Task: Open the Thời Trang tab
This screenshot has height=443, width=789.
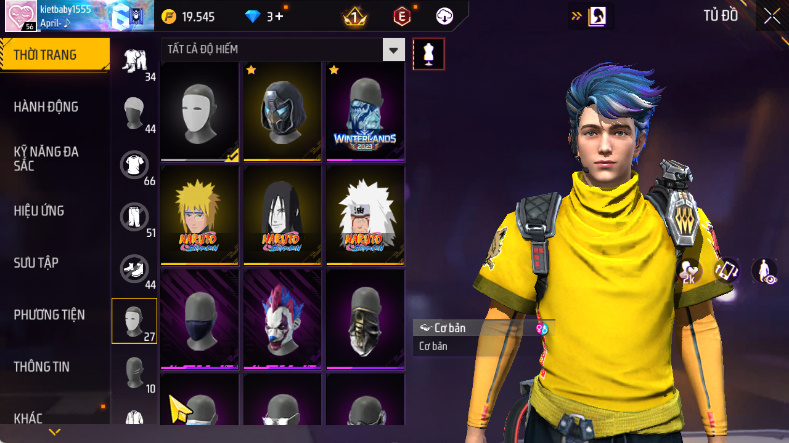Action: click(x=50, y=55)
